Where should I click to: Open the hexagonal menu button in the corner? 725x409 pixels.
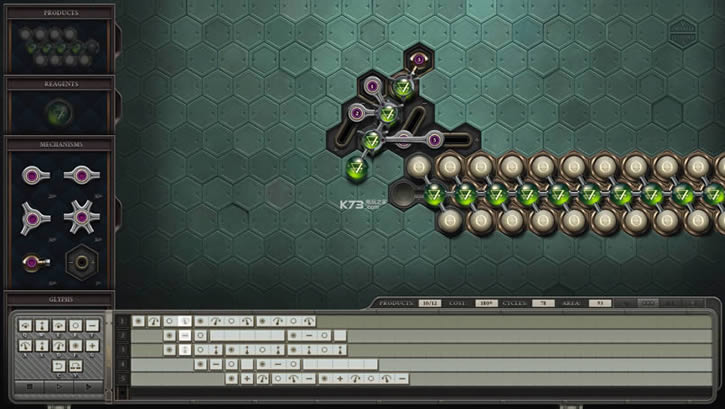click(683, 29)
